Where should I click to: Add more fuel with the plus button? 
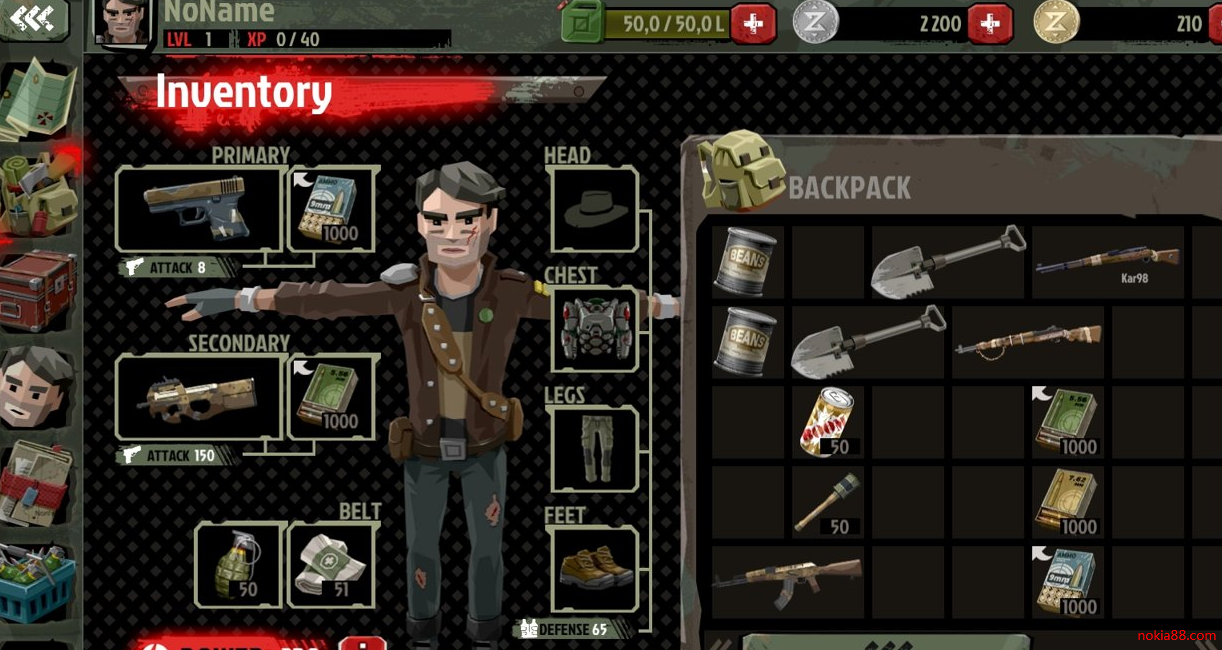753,23
